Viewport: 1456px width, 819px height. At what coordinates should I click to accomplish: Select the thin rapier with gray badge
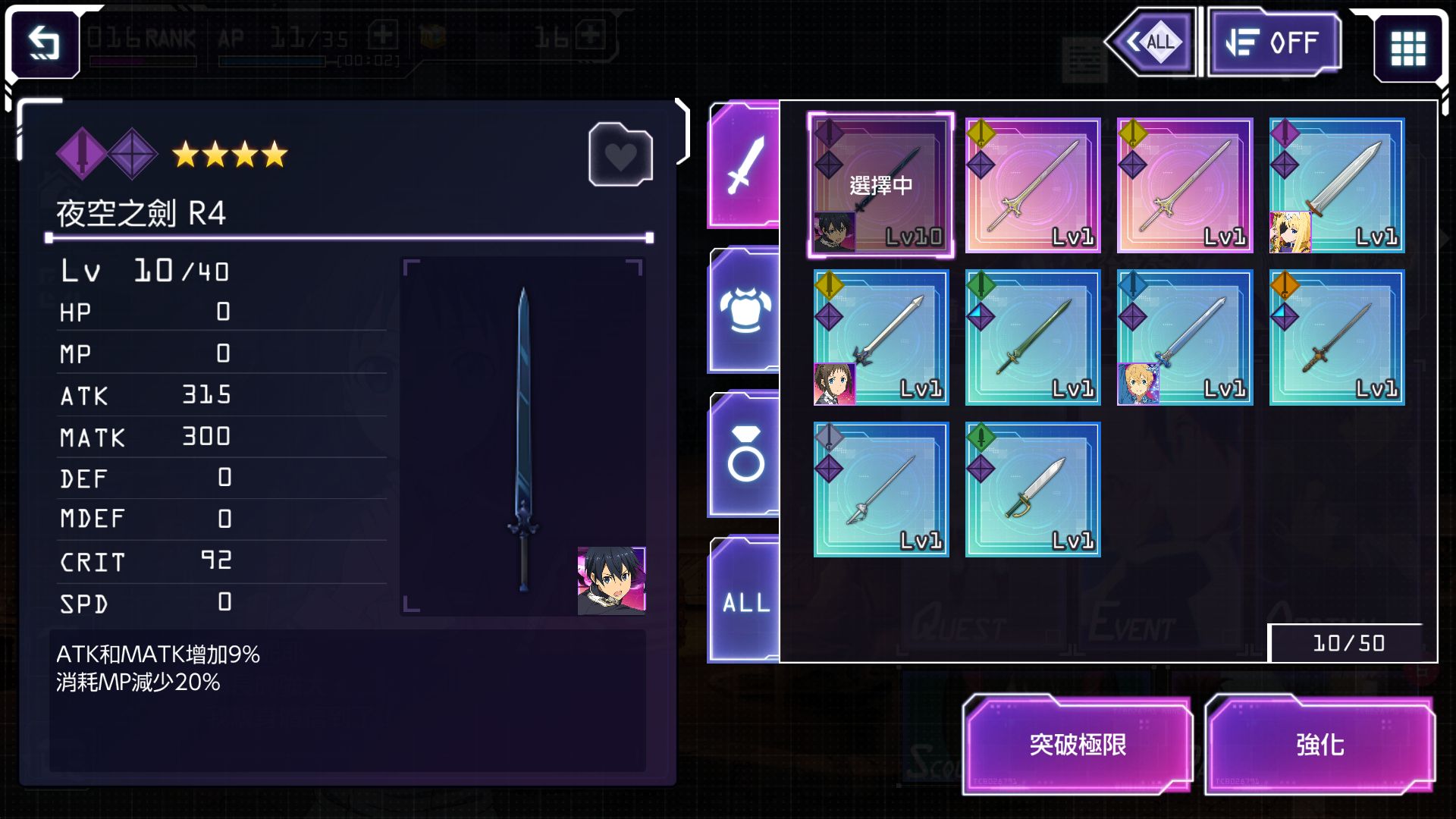pyautogui.click(x=880, y=490)
